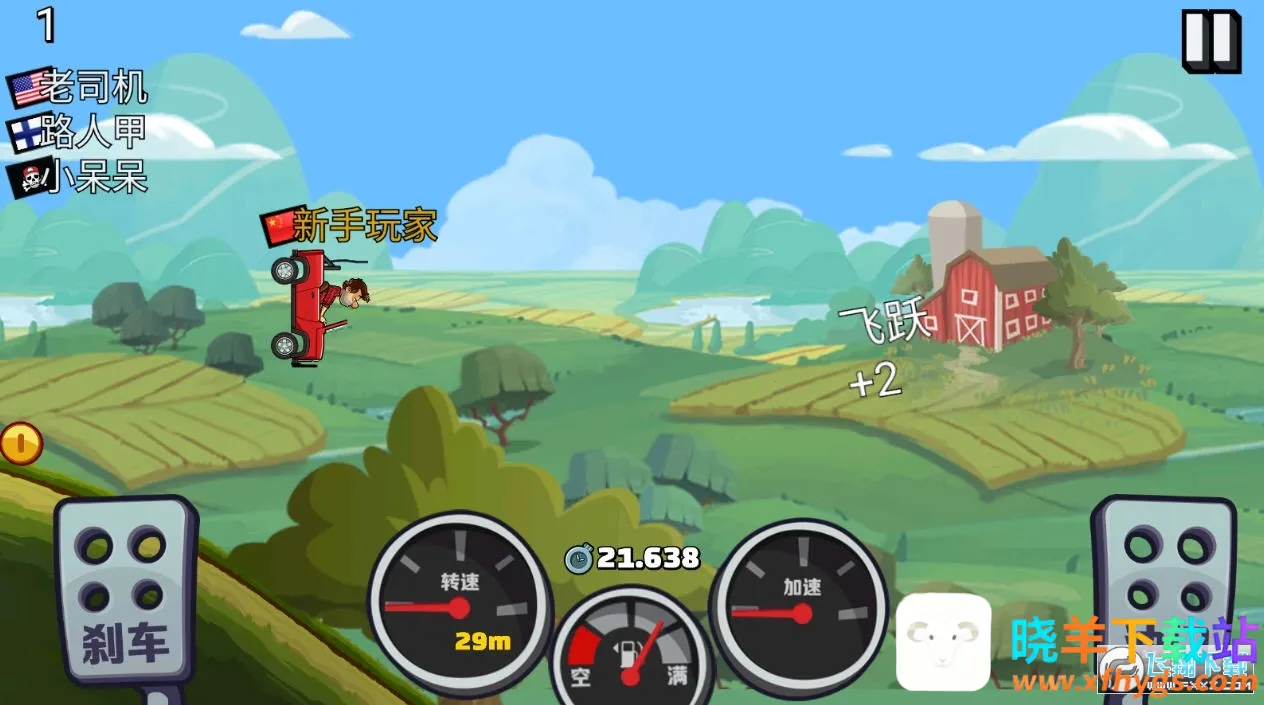Tap the brake pedal labeled 刹车
Screen dimensions: 1264x705
126,590
